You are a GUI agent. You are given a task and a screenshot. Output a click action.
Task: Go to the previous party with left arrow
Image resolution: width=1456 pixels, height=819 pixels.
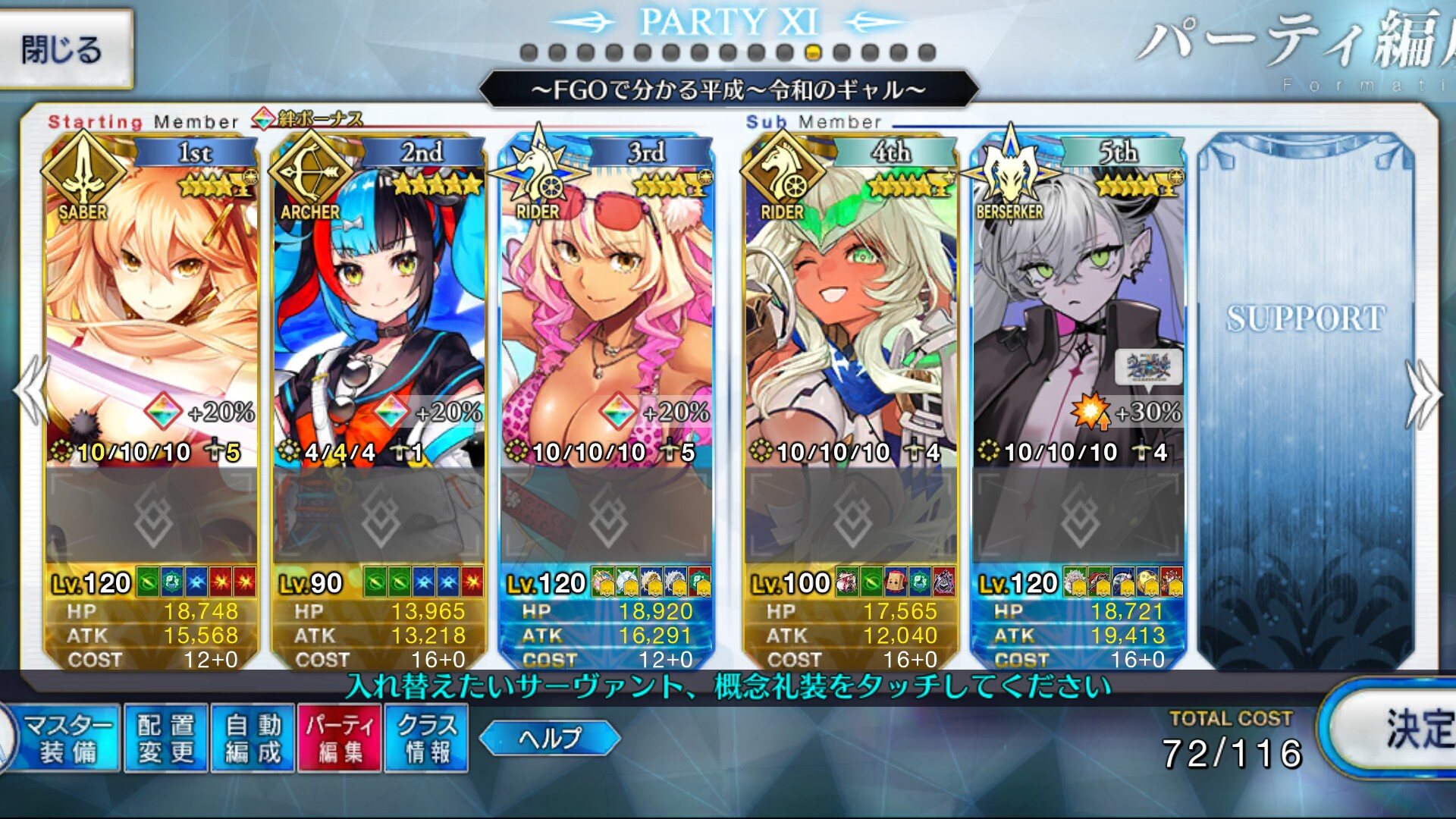pos(30,391)
